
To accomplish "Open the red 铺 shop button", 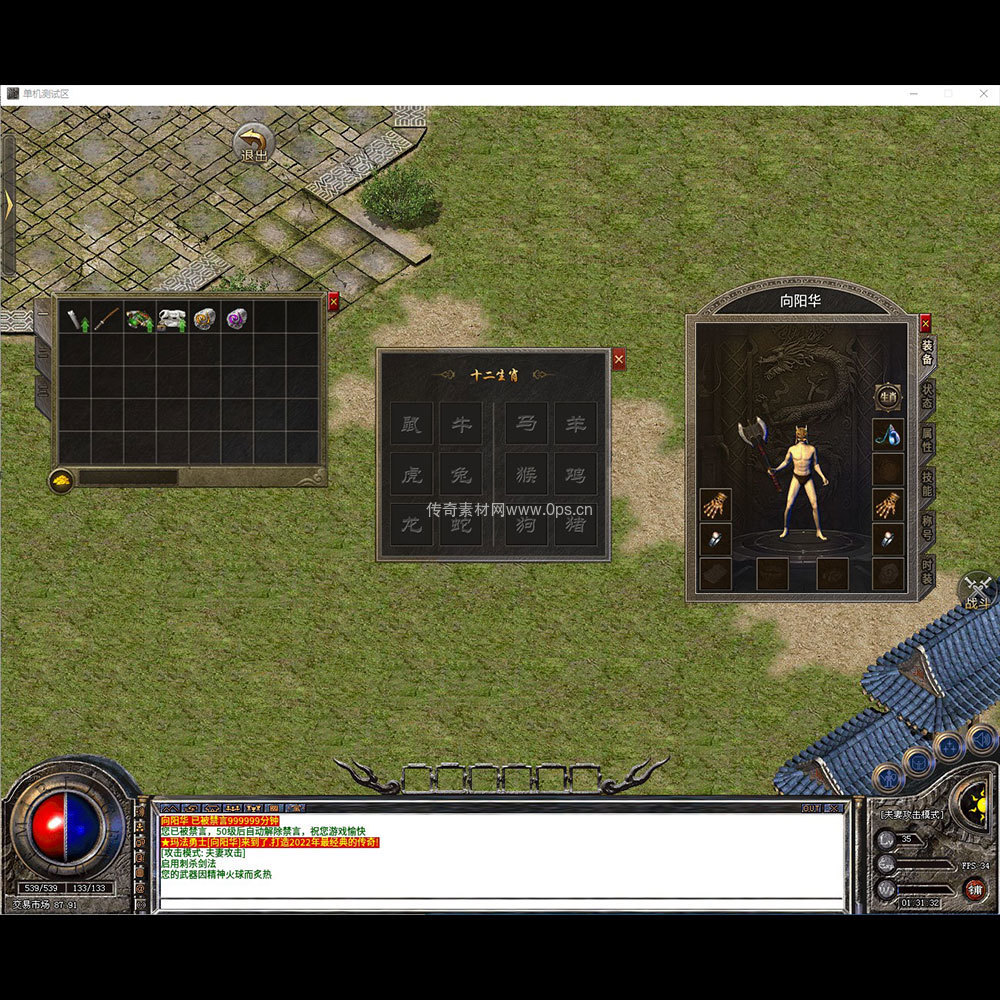I will 975,888.
